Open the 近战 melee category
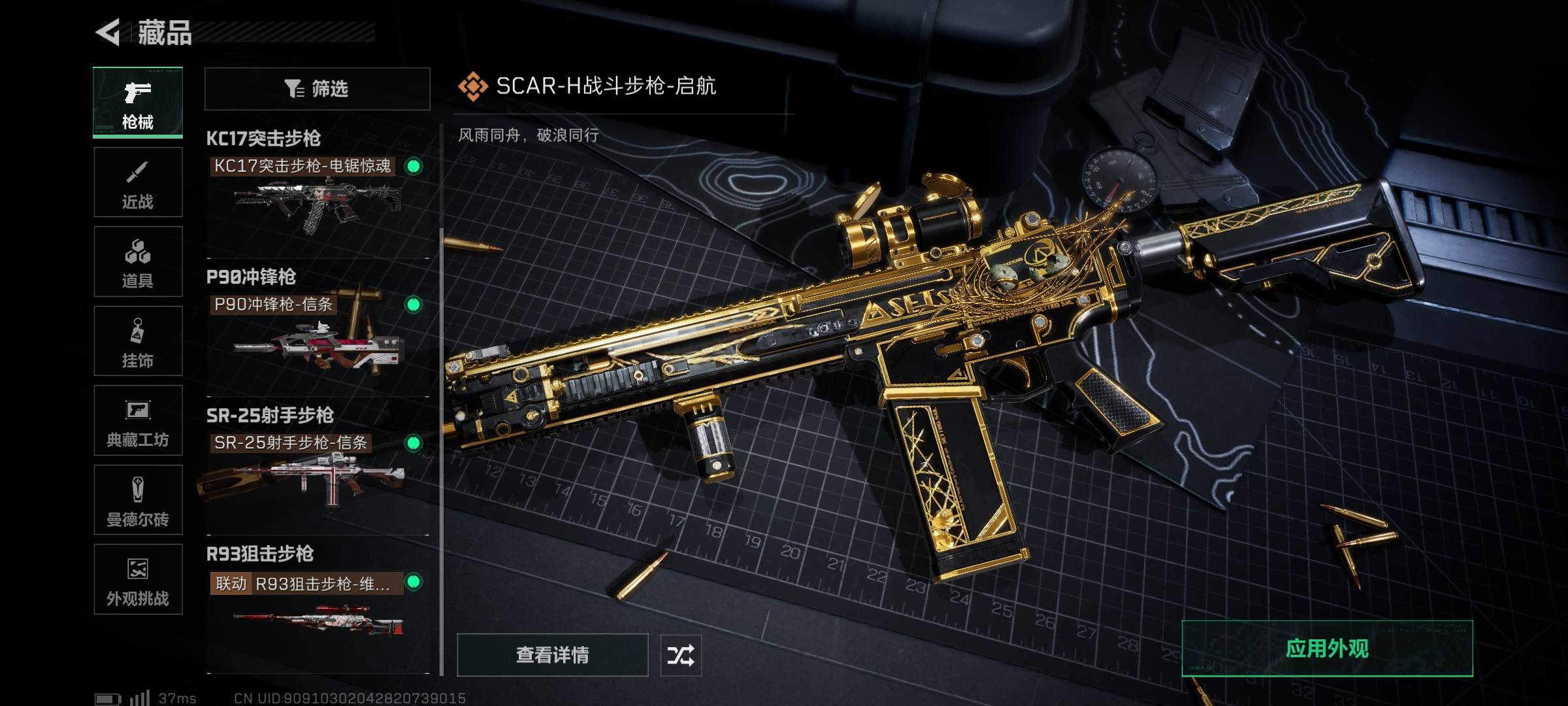This screenshot has width=1568, height=706. (x=138, y=182)
